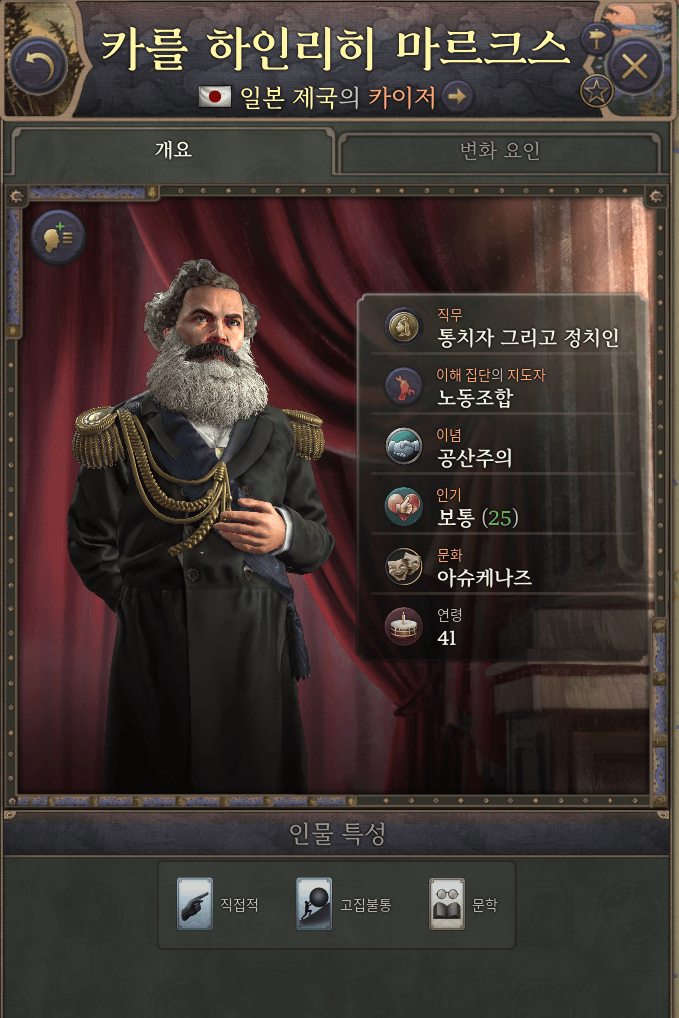Go to Japan Empire via arrow button
This screenshot has width=679, height=1018.
457,97
